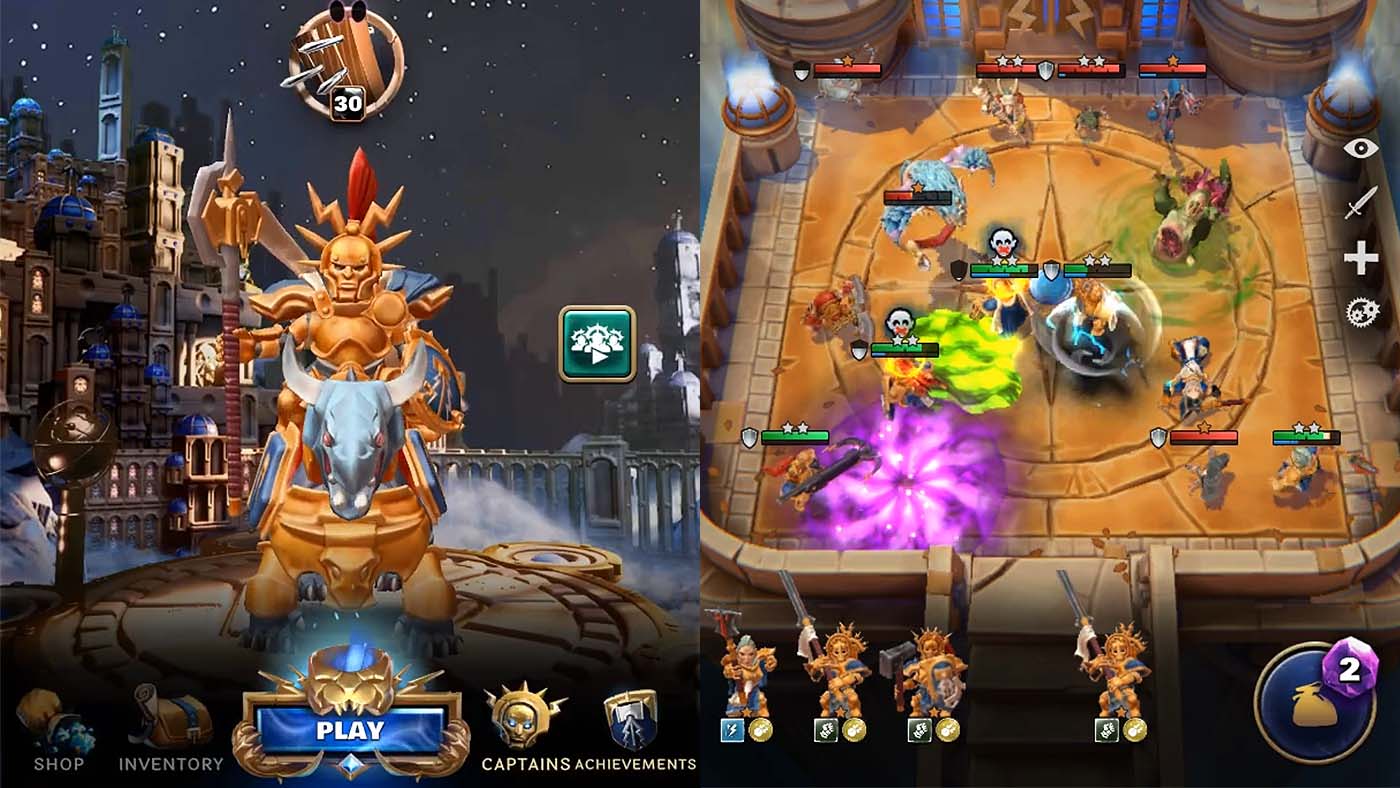
Task: Select the full green health bar of the allied unit
Action: pyautogui.click(x=795, y=436)
